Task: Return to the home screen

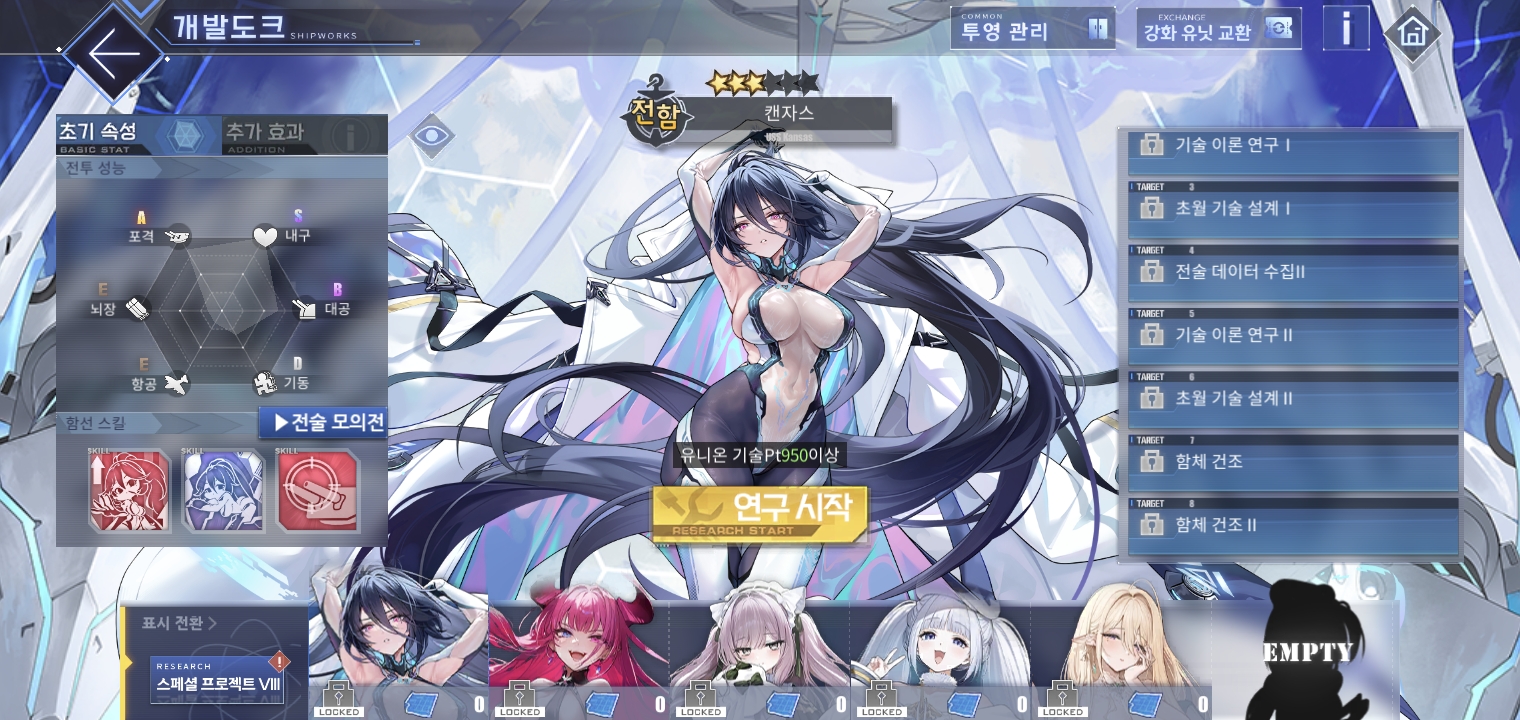Action: click(x=1412, y=33)
